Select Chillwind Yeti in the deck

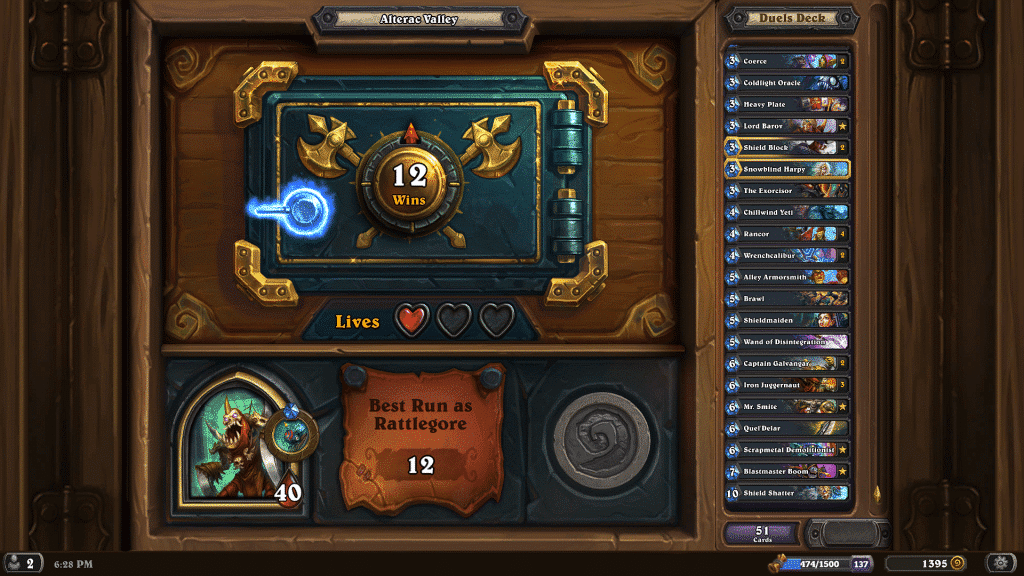point(788,212)
